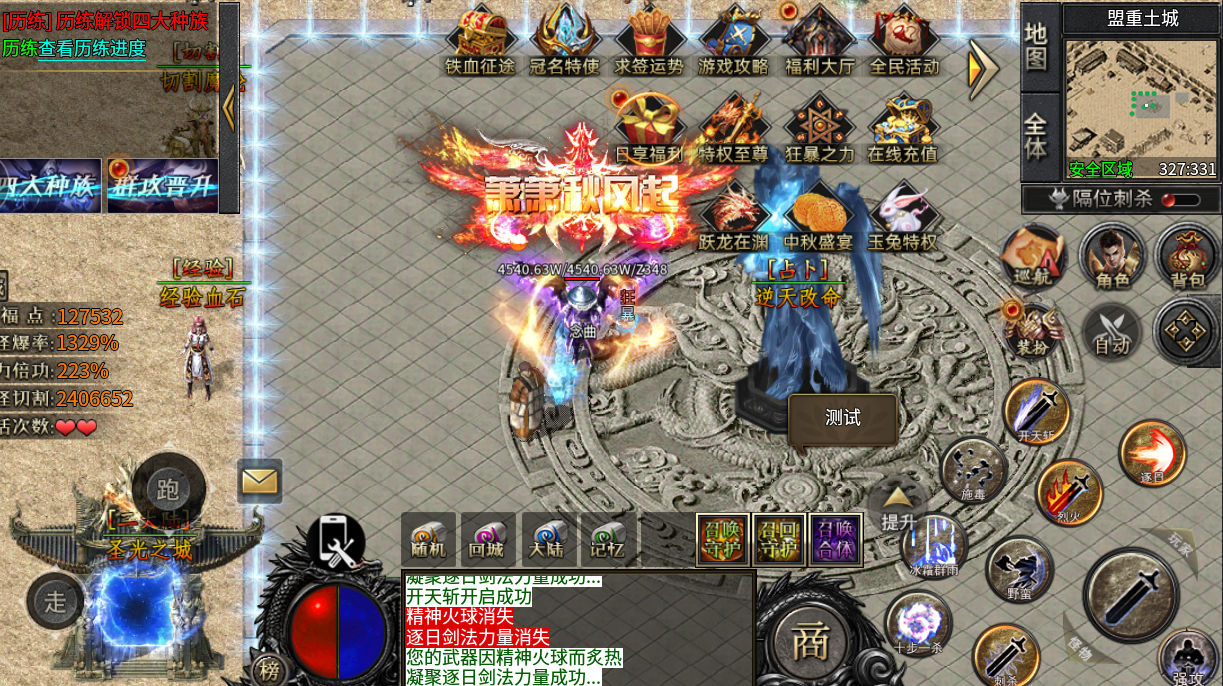Open the 角色 character sheet
Image resolution: width=1223 pixels, height=686 pixels.
pos(1112,257)
